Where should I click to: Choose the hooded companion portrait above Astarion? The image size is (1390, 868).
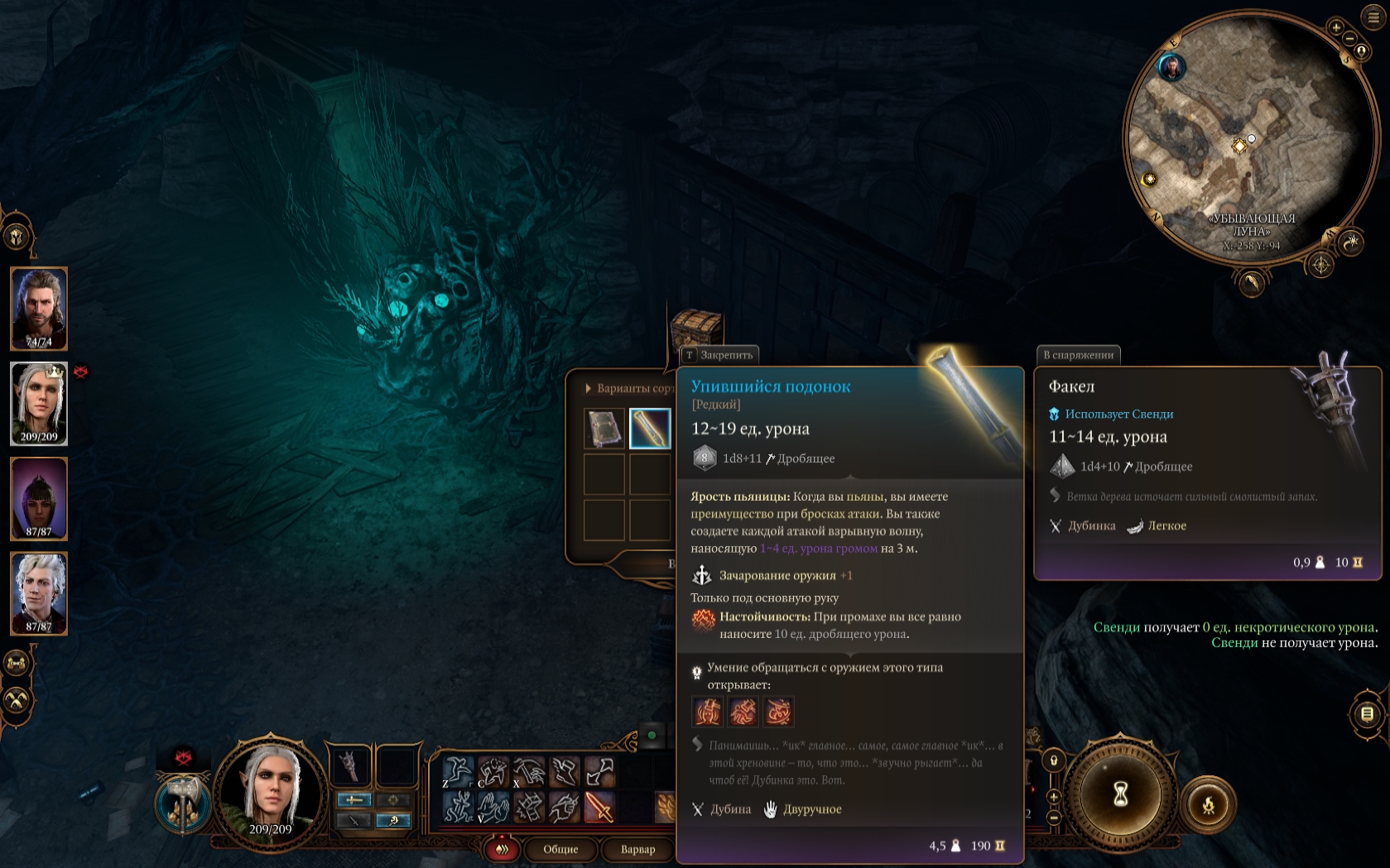pyautogui.click(x=39, y=498)
